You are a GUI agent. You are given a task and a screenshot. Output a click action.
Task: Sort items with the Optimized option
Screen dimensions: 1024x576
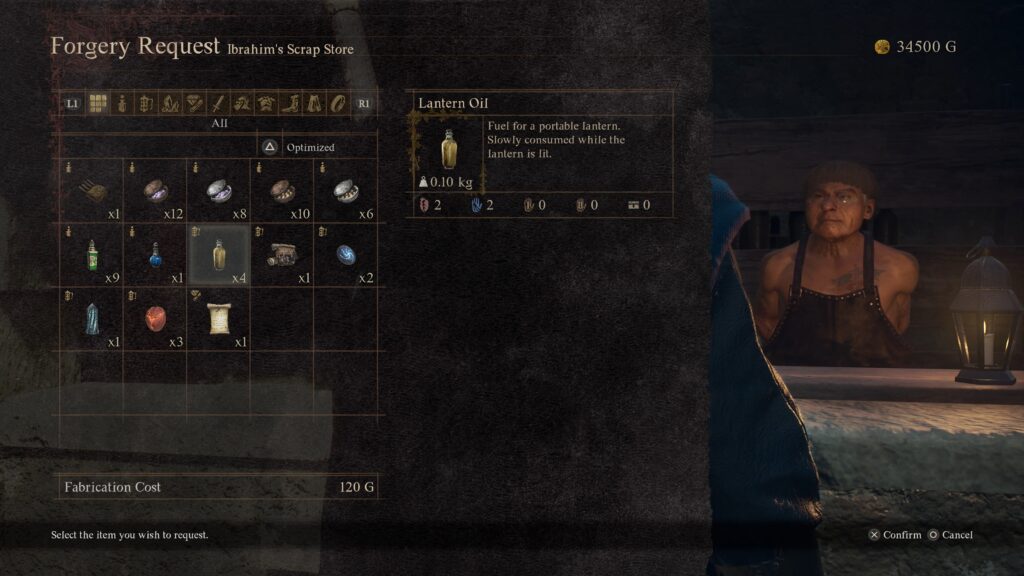tap(298, 147)
